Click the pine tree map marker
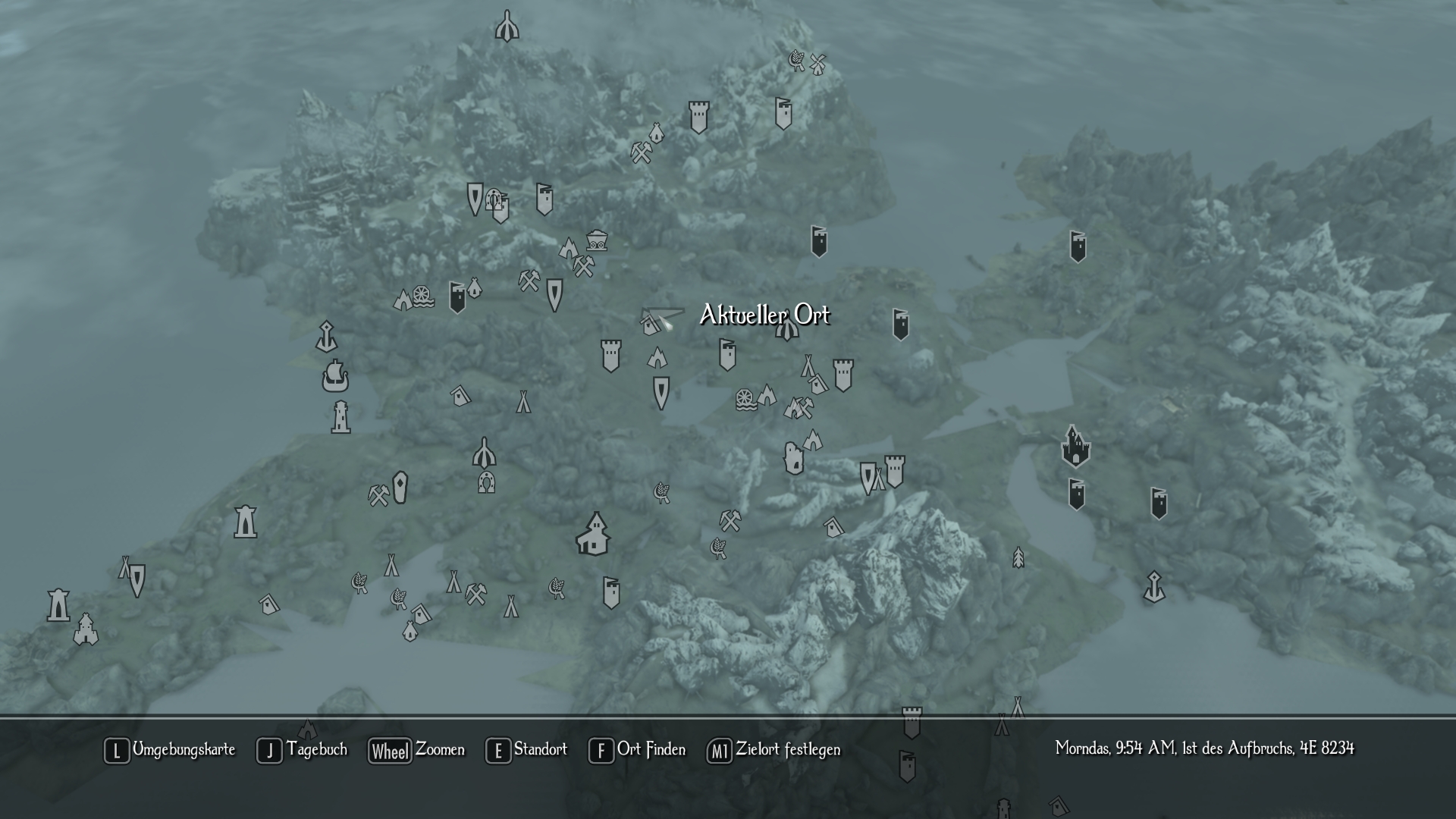 [x=1018, y=558]
